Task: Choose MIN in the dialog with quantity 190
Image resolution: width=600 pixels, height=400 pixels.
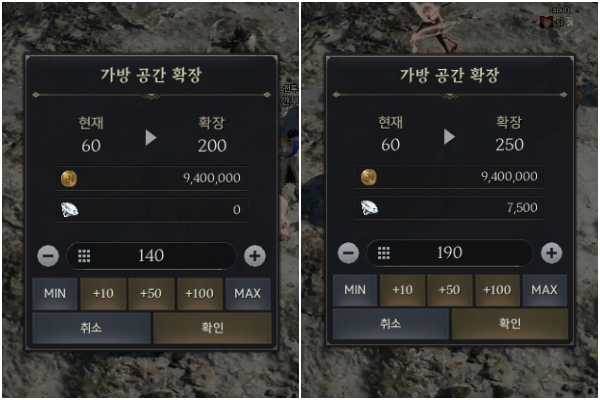Action: (354, 290)
